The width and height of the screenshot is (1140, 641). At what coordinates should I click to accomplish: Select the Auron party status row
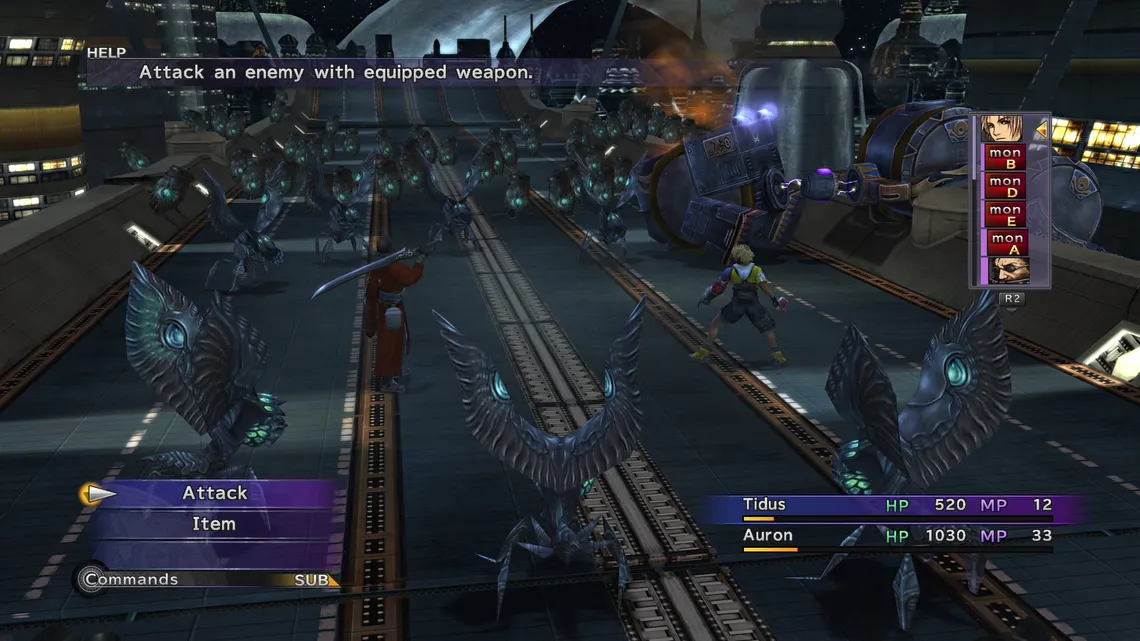pos(894,537)
